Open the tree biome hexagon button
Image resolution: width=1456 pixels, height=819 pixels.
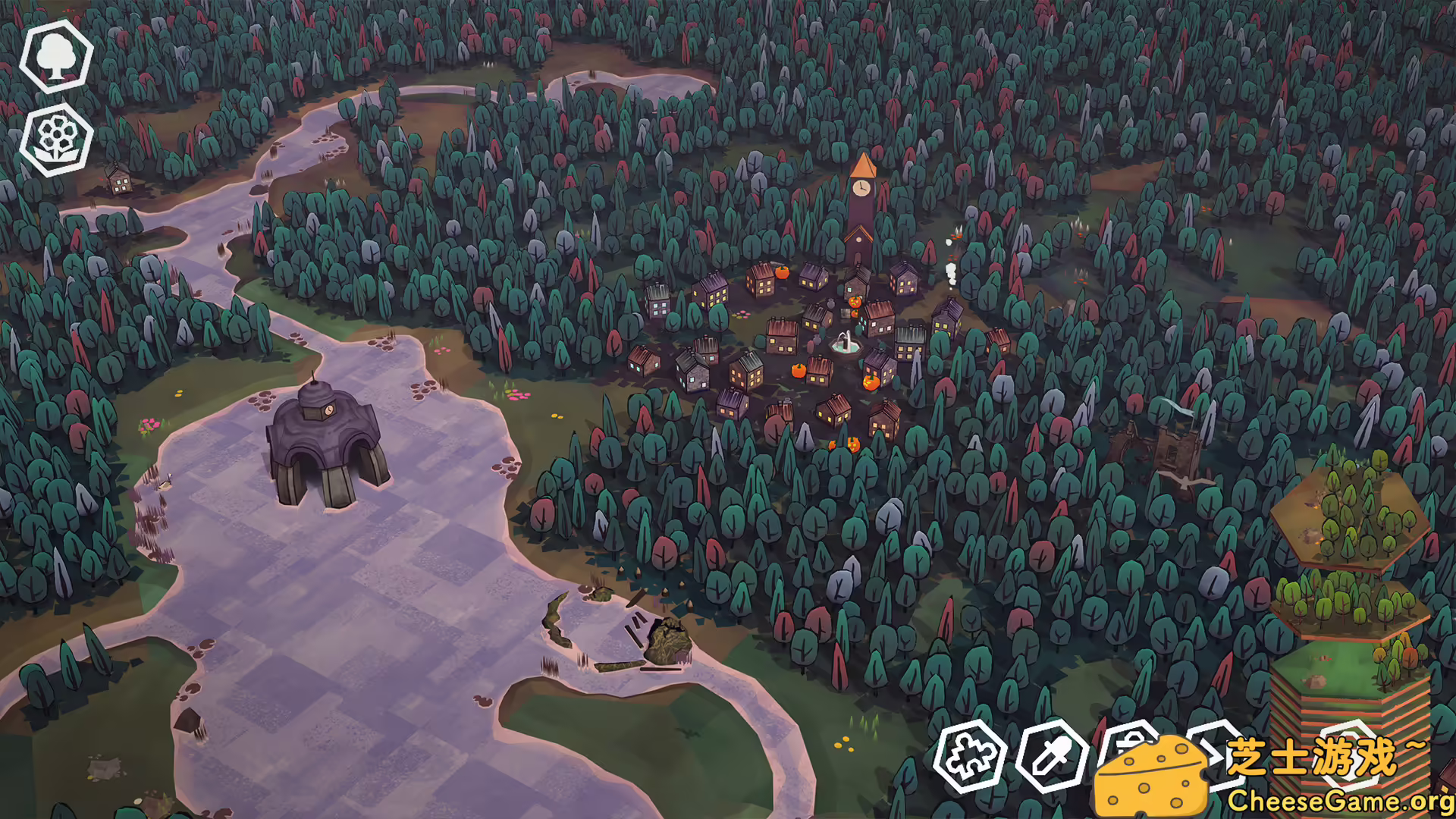click(56, 56)
